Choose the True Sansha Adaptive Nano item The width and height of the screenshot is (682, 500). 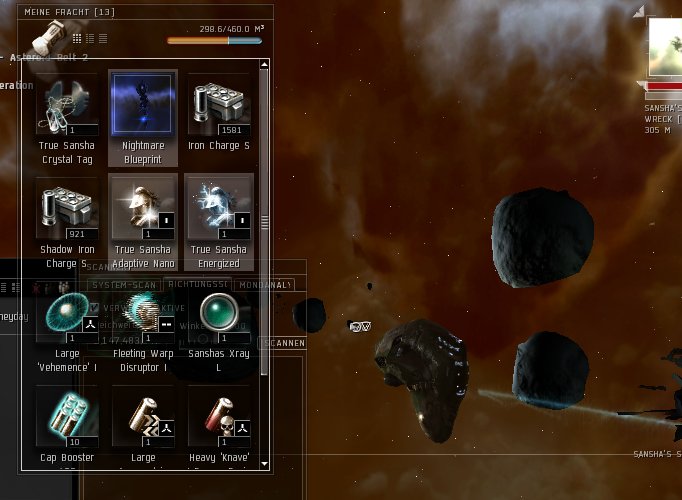[143, 212]
